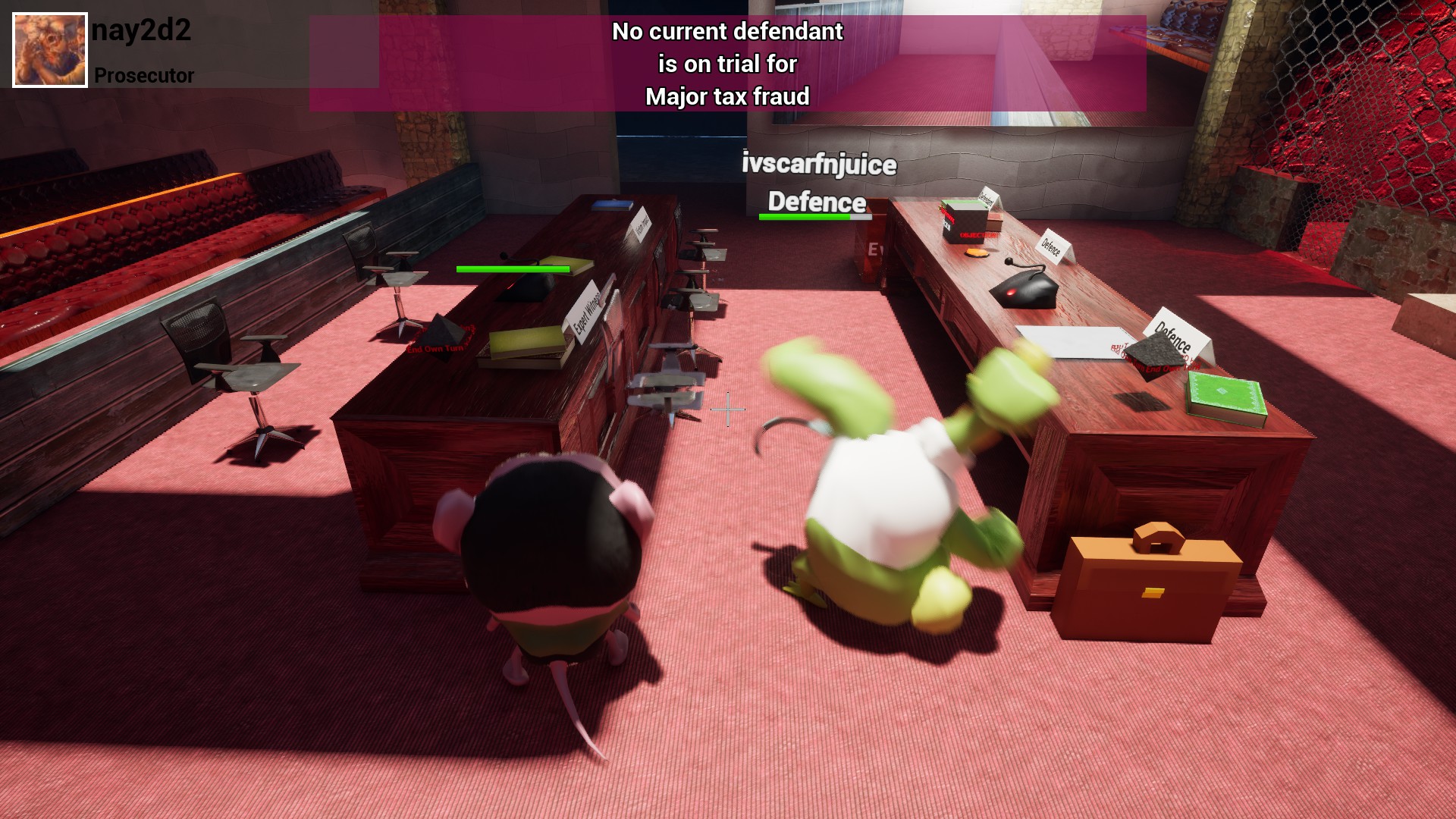Click the End Own Turn pyramid on prosecution desk

tap(444, 337)
